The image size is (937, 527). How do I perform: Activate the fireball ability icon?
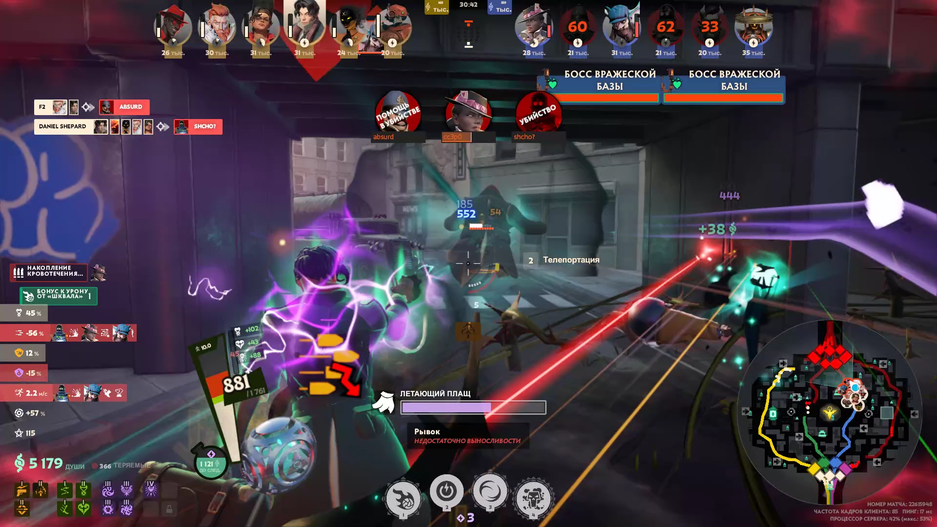(x=403, y=497)
